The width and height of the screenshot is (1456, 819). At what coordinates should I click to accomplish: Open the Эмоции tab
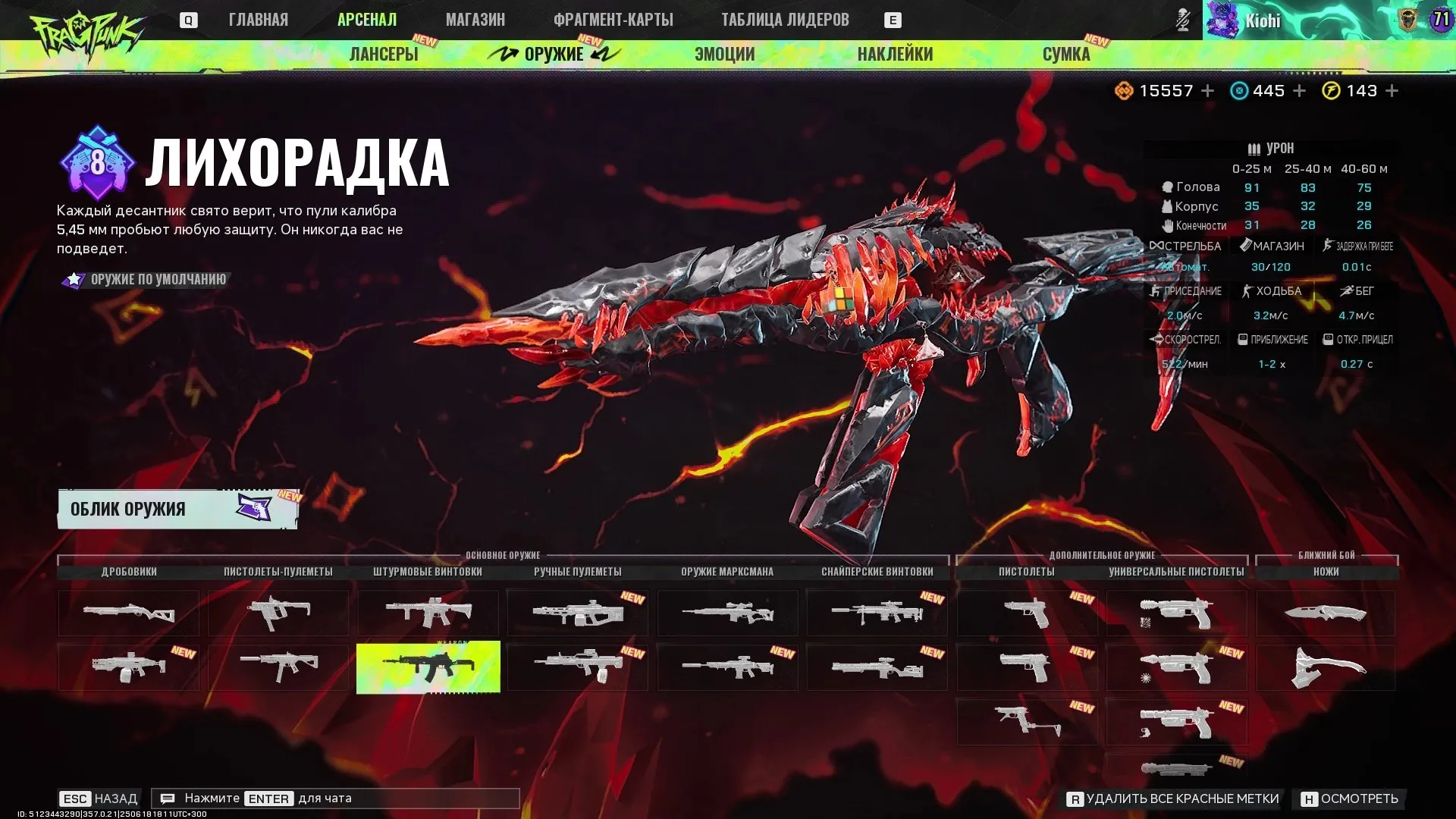click(x=723, y=54)
